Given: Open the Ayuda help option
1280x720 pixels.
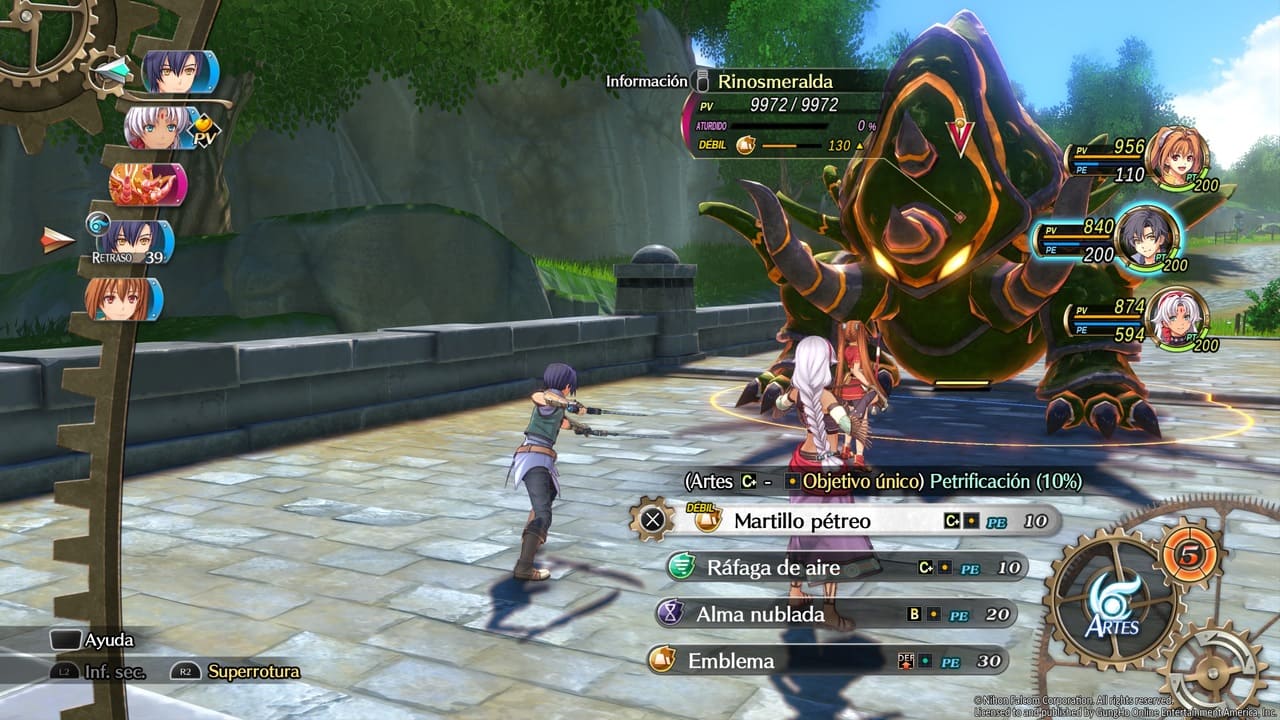Looking at the screenshot, I should [x=93, y=640].
